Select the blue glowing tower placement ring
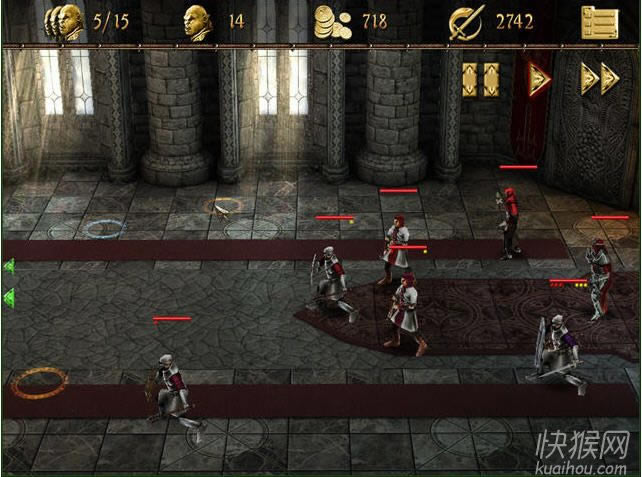The width and height of the screenshot is (642, 477). point(103,228)
